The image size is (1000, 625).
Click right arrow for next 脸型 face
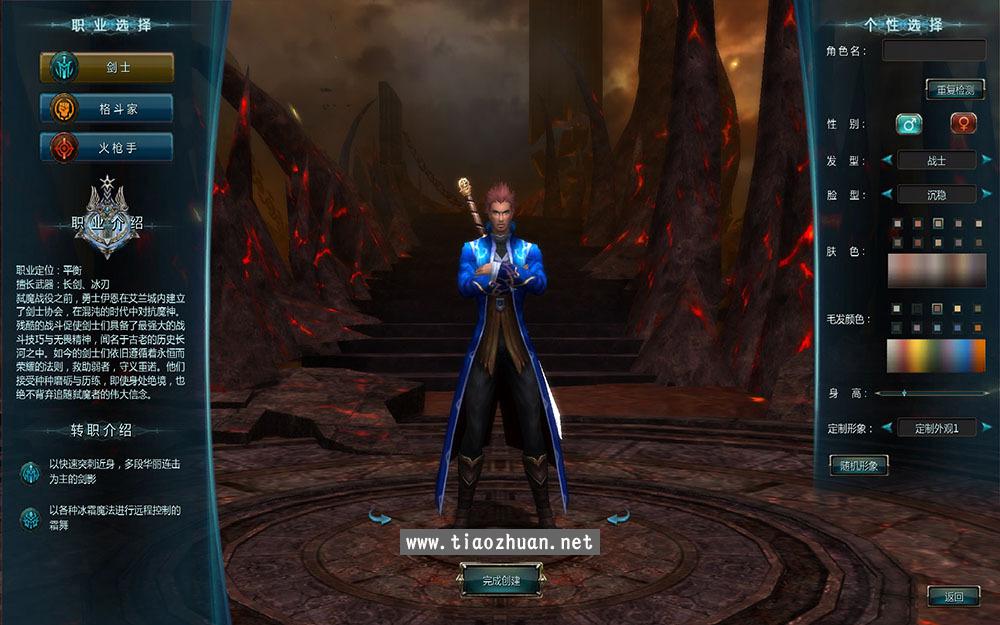987,194
